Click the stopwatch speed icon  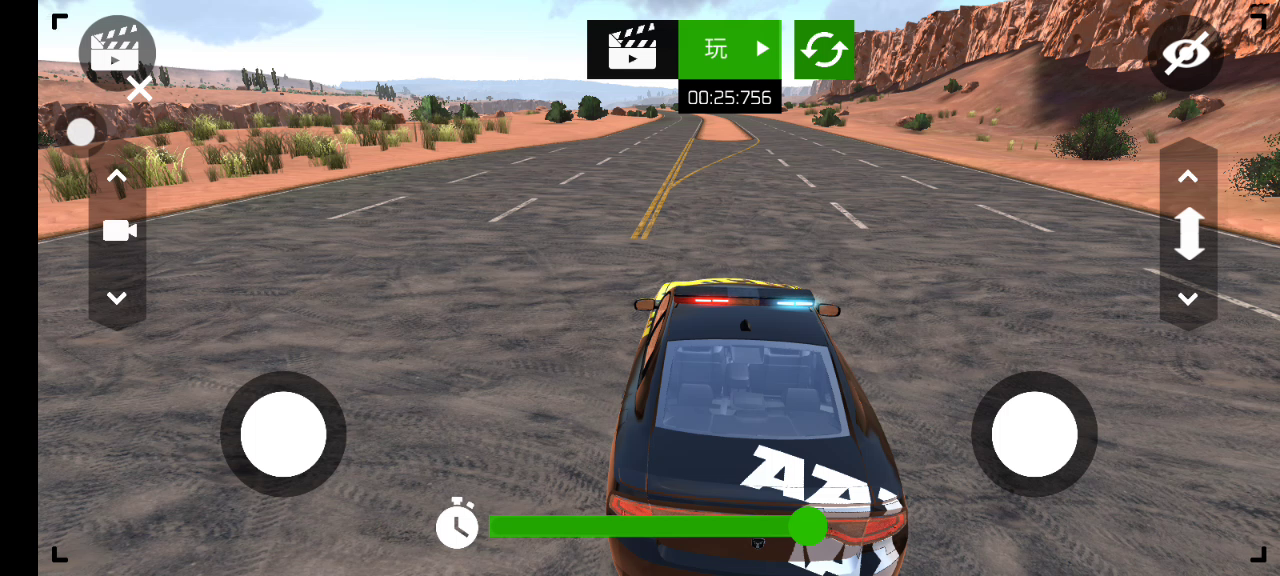tap(457, 524)
